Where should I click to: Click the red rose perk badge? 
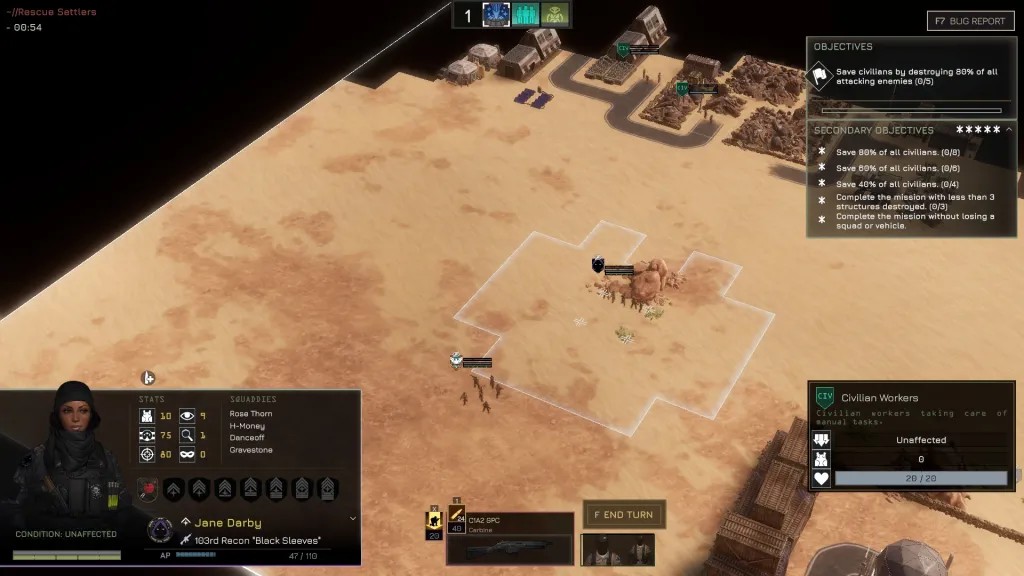pyautogui.click(x=146, y=489)
